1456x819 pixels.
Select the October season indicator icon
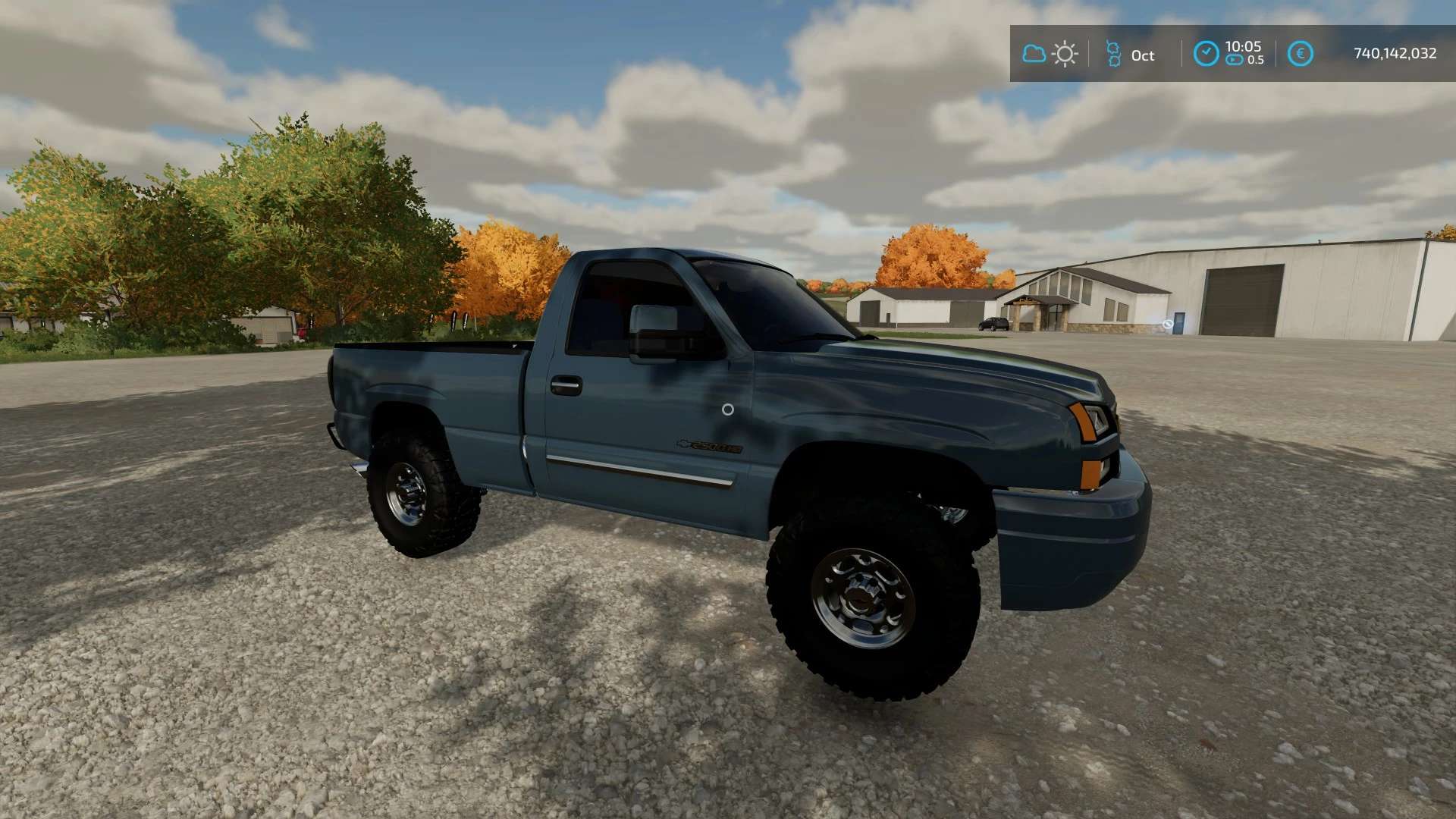(1113, 54)
